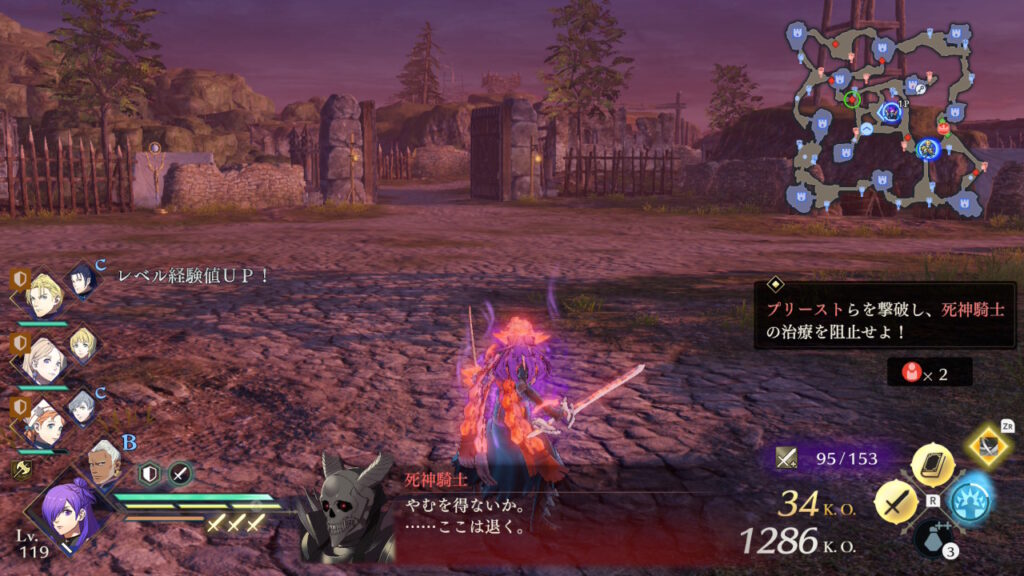Click the axe weapon icon
Screen dimensions: 1024x576
(x=19, y=468)
